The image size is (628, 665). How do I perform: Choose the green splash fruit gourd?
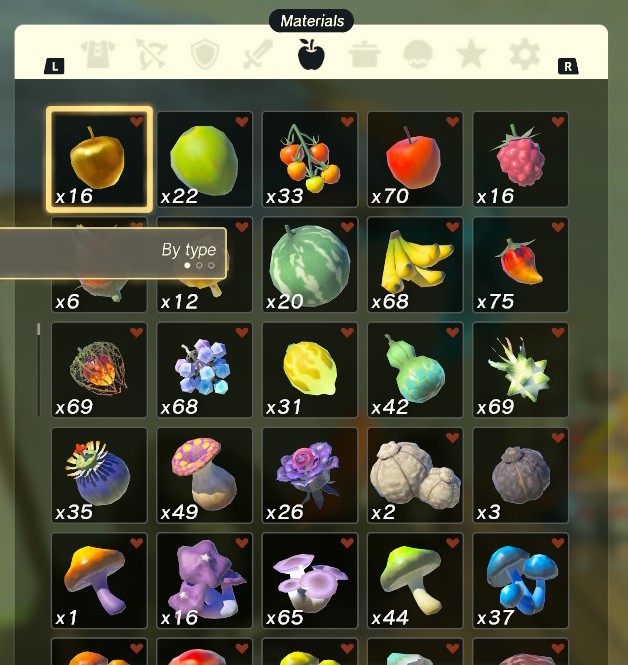click(x=415, y=370)
